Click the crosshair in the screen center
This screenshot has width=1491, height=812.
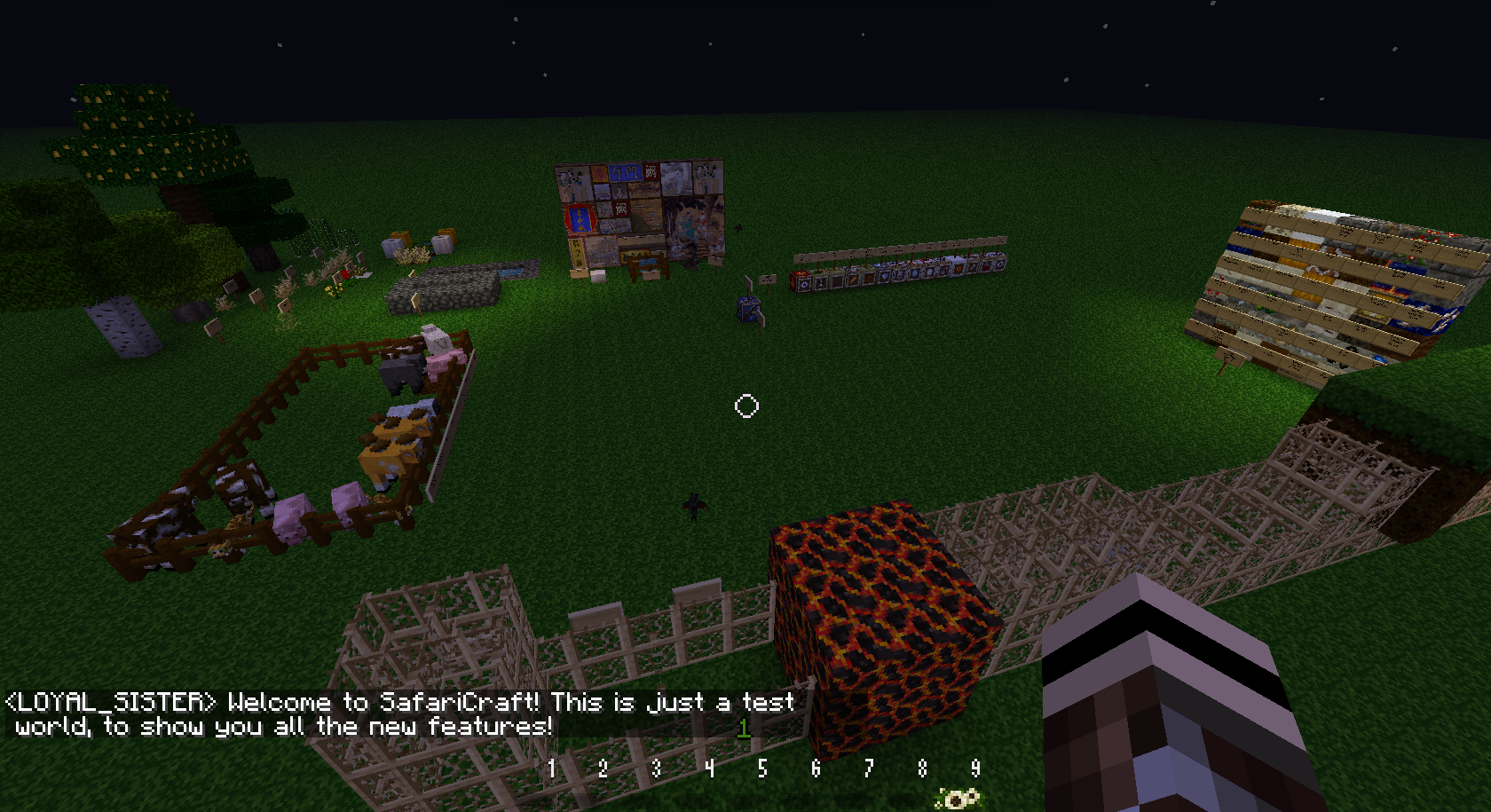coord(745,406)
